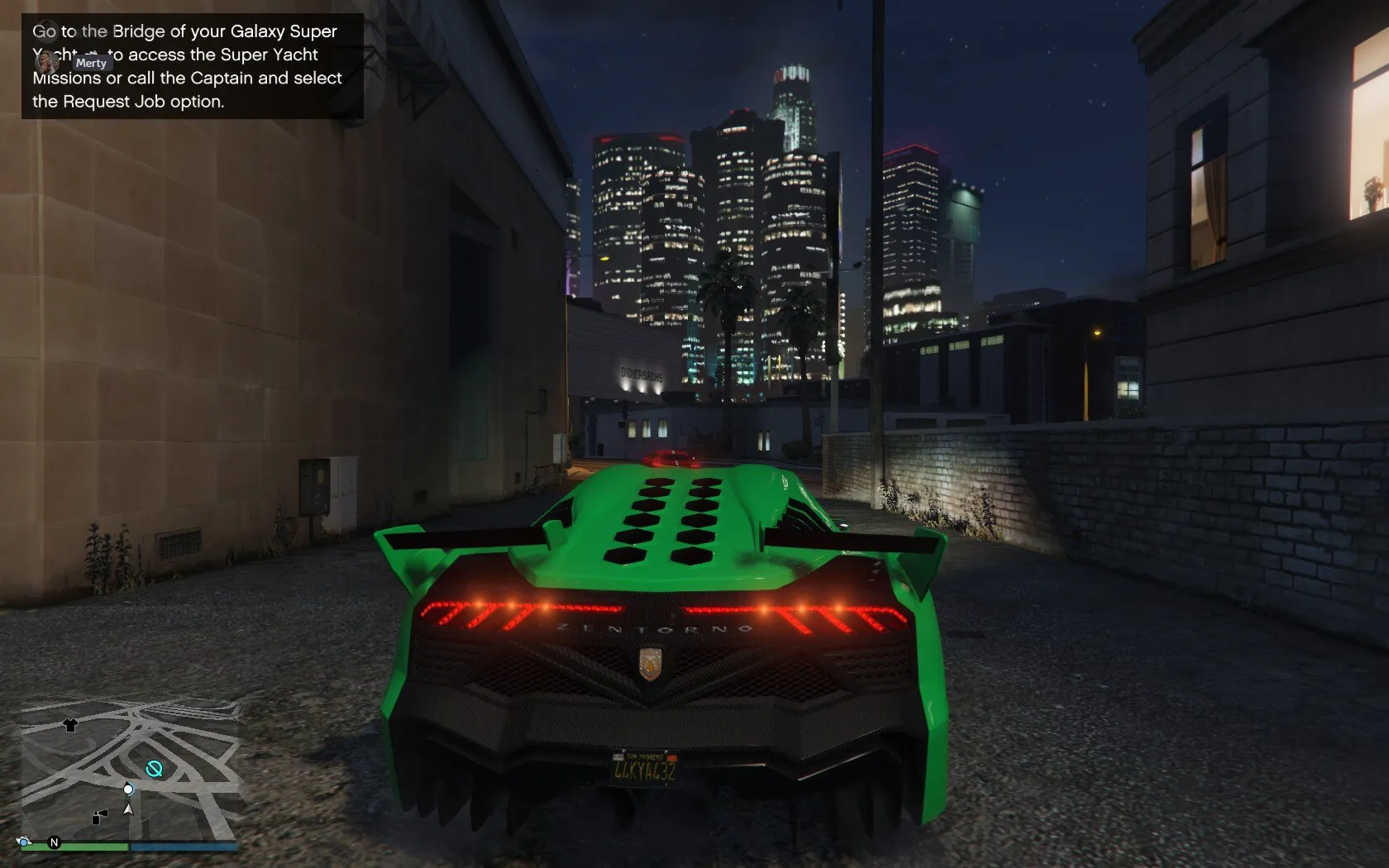Select the white player arrow on the minimap
This screenshot has height=868, width=1389.
coord(128,809)
